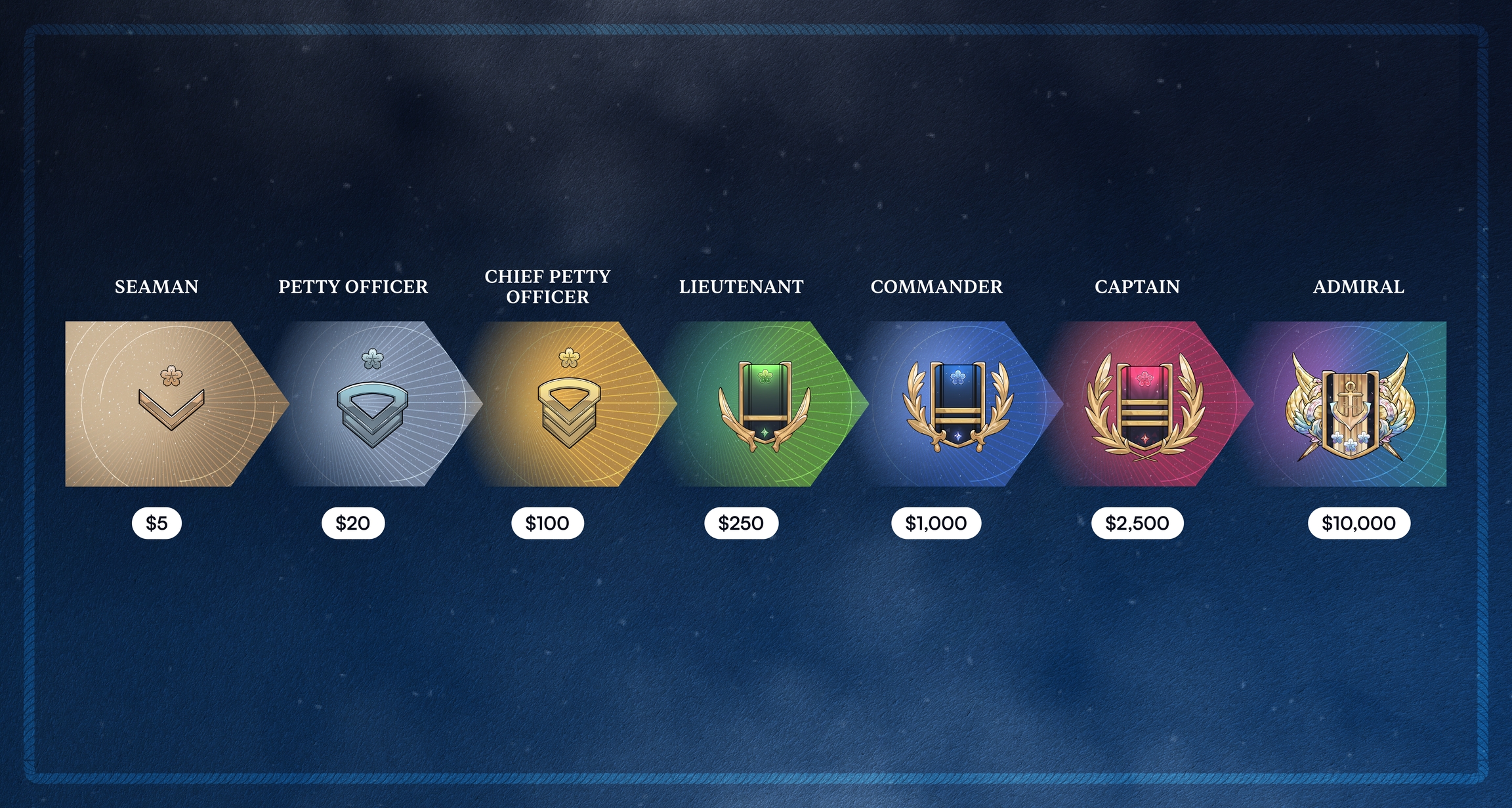Select the blue Commander rank tile
1512x808 pixels.
[x=957, y=404]
